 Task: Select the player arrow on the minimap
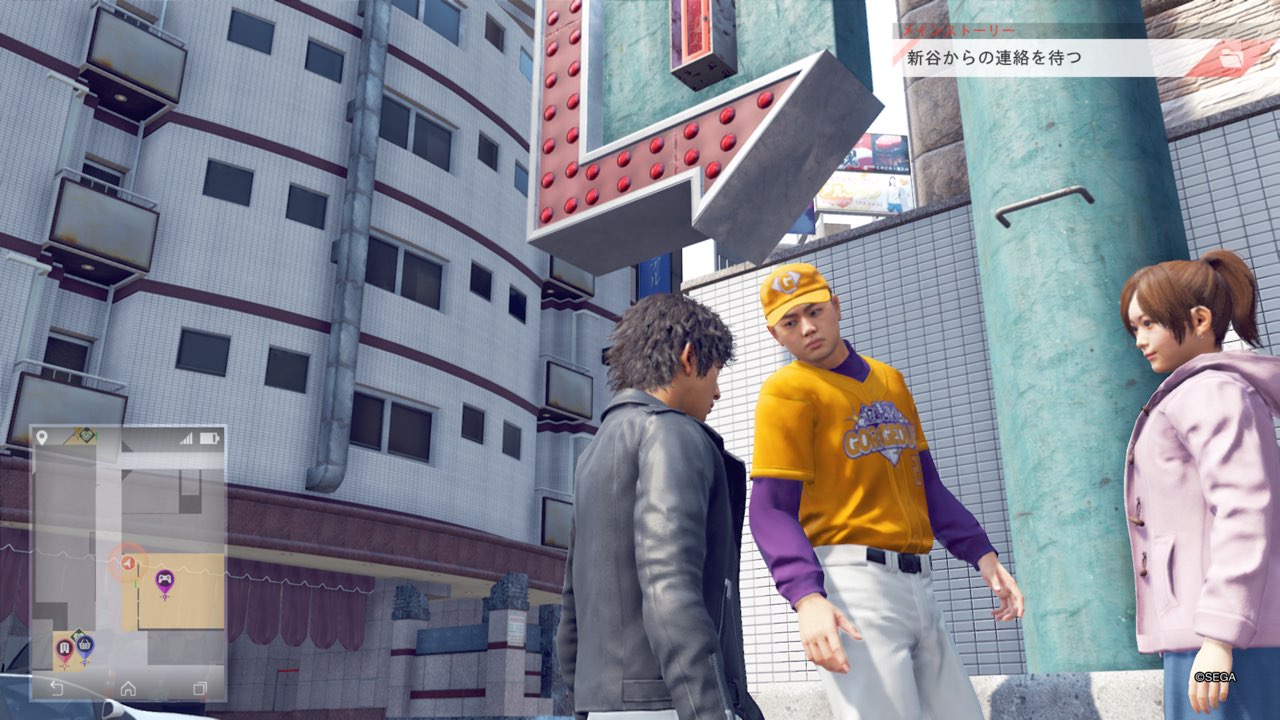pos(128,564)
